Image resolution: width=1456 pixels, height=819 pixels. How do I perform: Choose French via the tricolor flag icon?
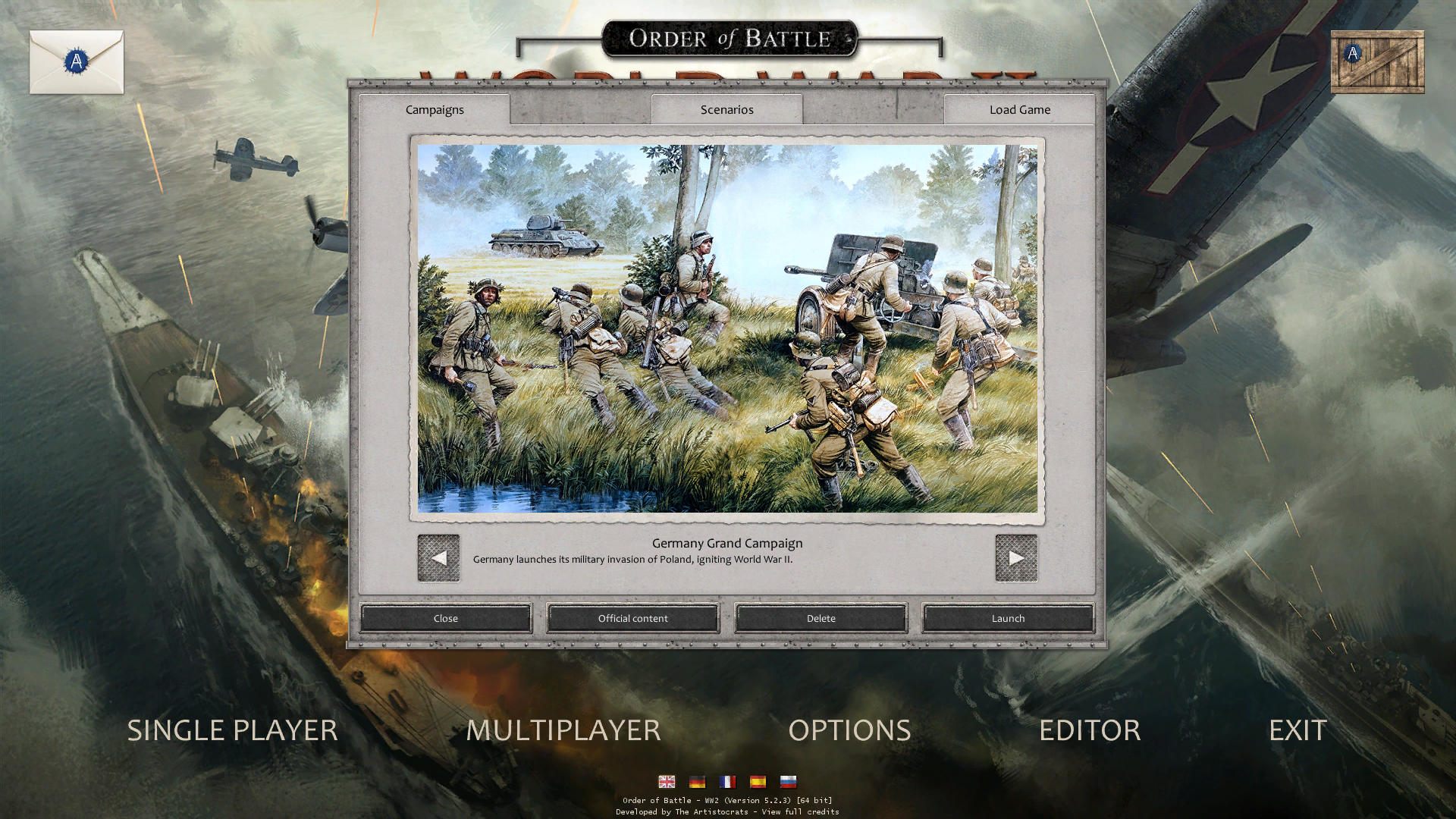(727, 780)
